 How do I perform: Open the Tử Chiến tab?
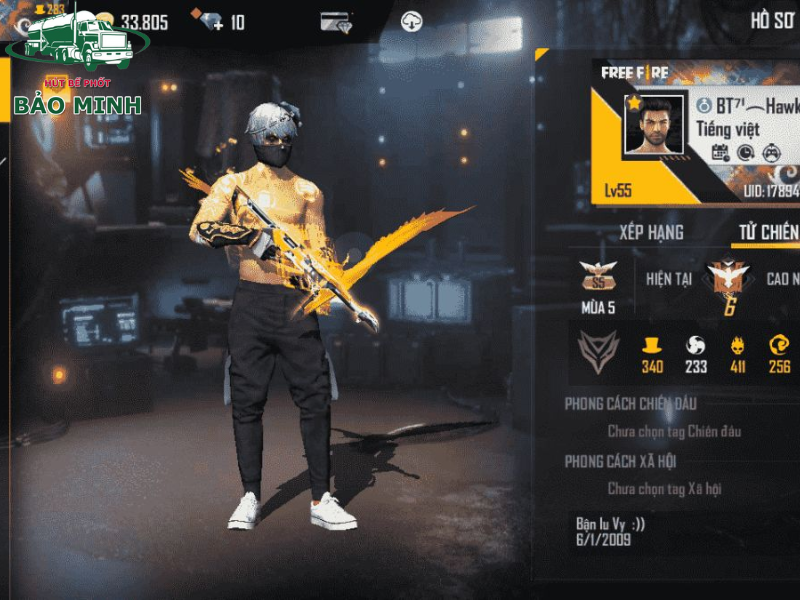click(x=768, y=232)
